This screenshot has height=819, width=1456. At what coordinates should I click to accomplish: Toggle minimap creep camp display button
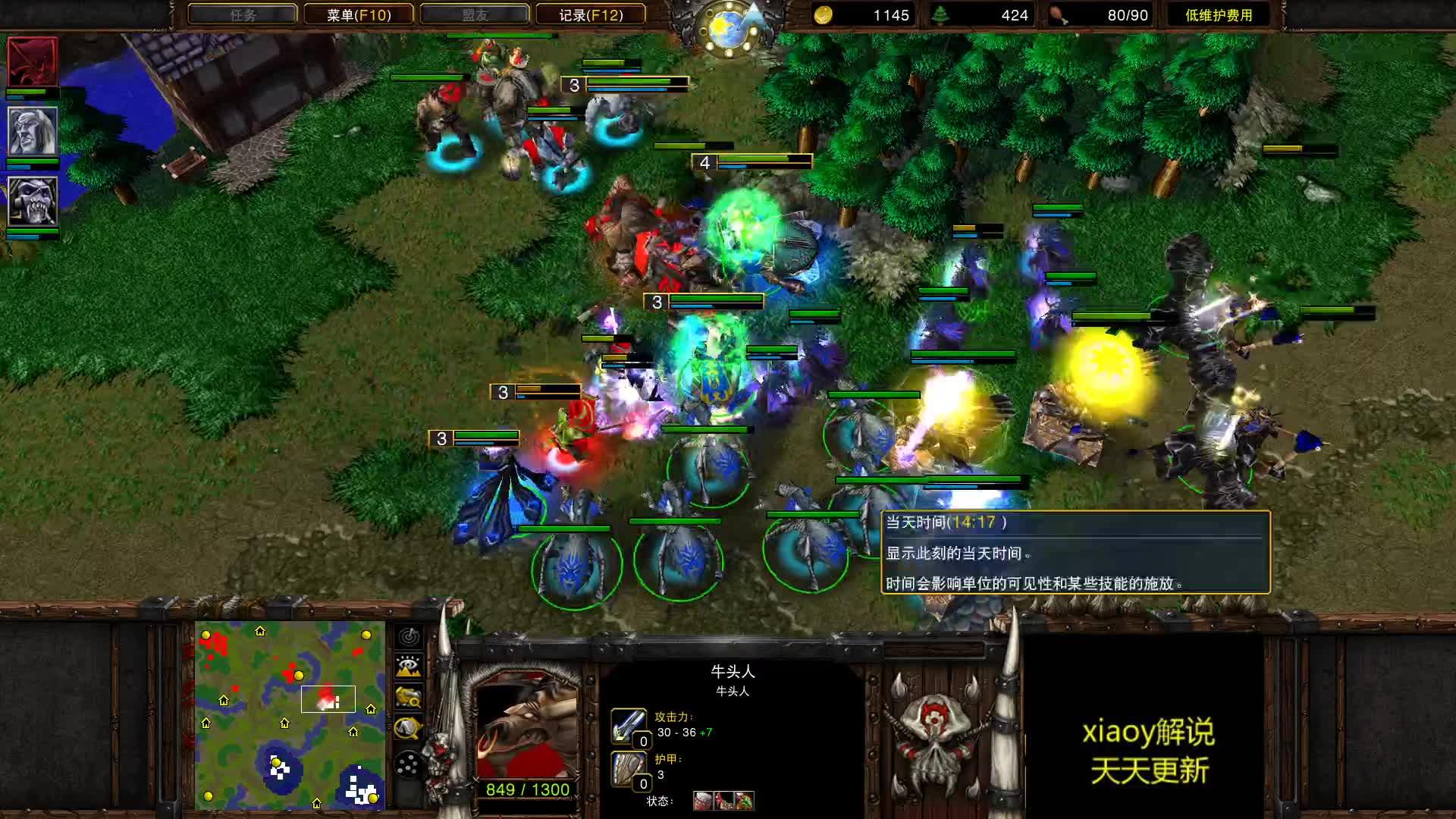click(409, 728)
